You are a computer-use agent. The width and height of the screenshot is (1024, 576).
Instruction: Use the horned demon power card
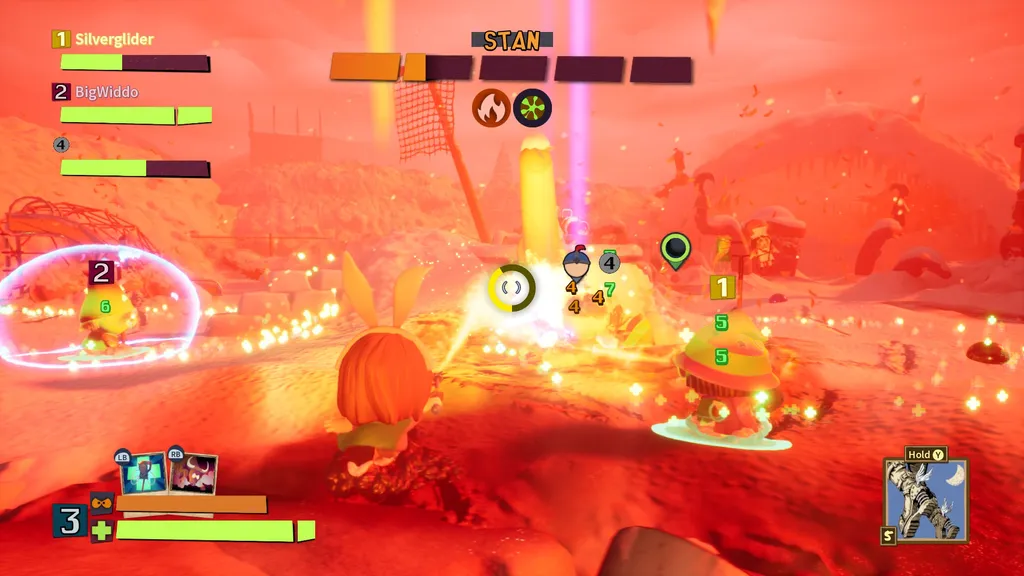point(194,472)
